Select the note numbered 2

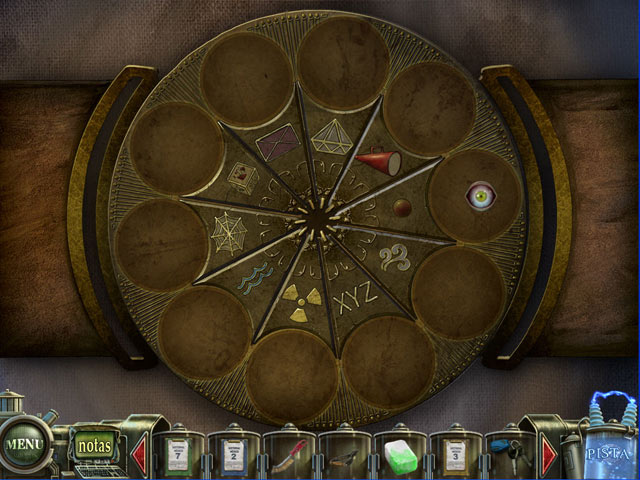tap(234, 455)
